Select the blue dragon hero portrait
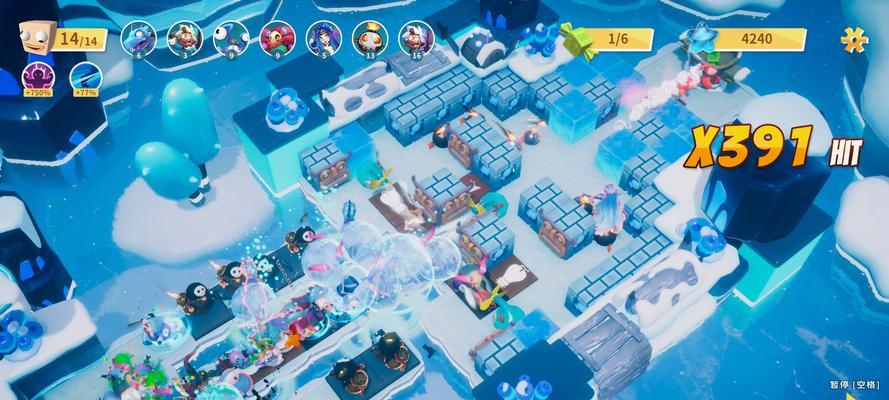This screenshot has width=889, height=400. click(136, 38)
